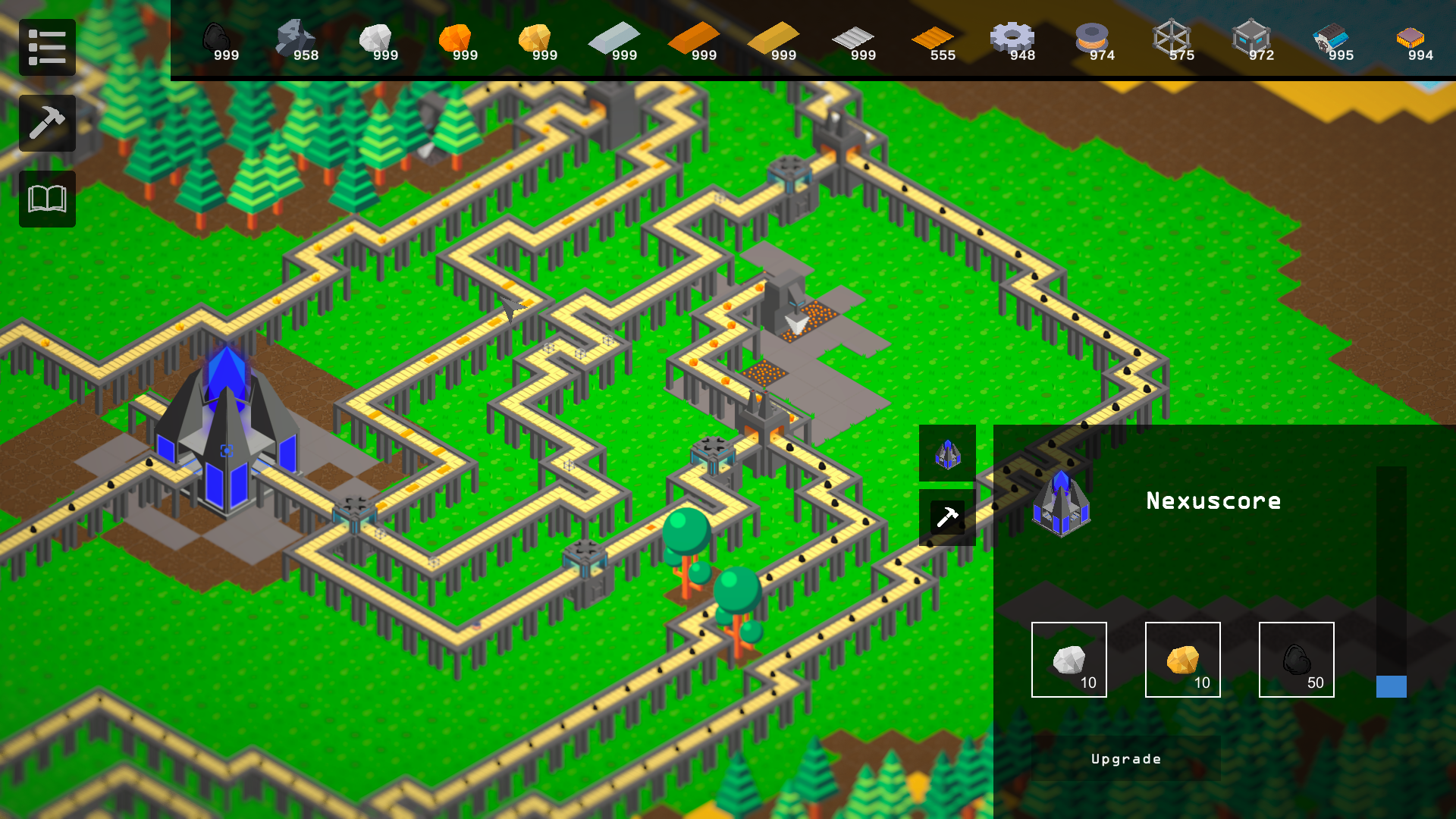Image resolution: width=1456 pixels, height=819 pixels.
Task: Select the gold ore cost slot
Action: click(1182, 660)
